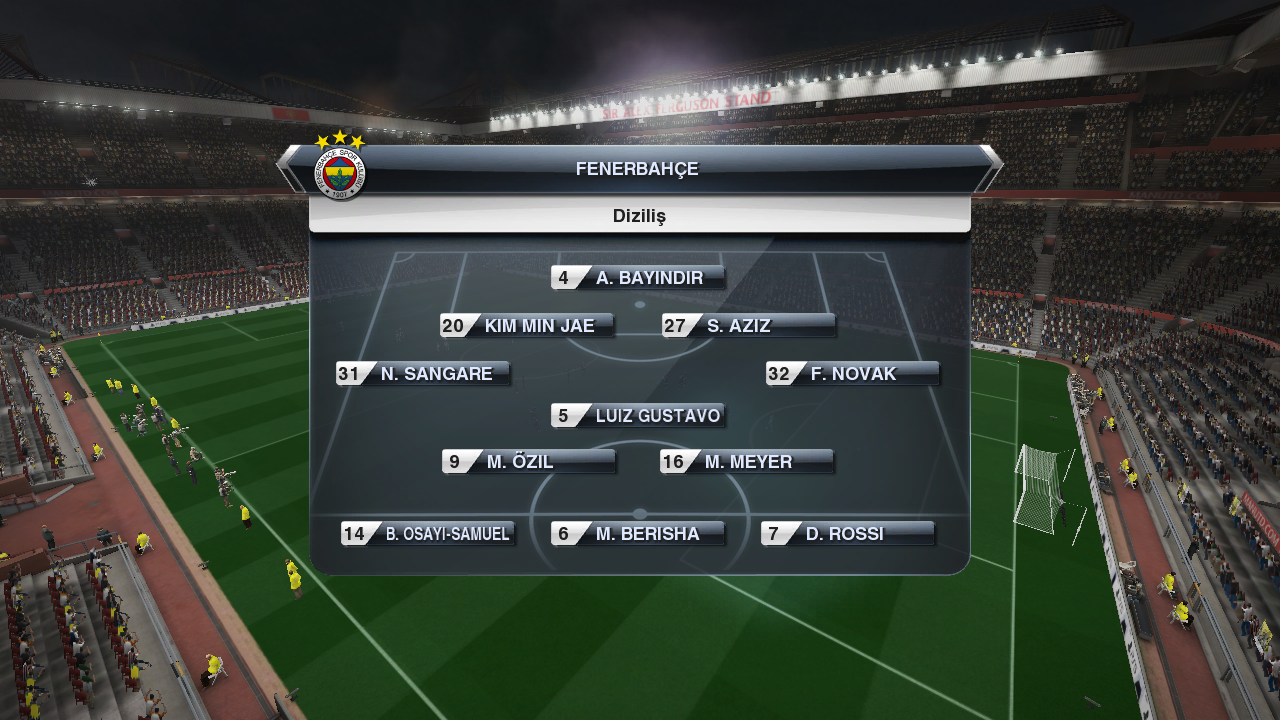Choose Luiz Gustavo in the formation
The width and height of the screenshot is (1280, 720).
point(638,416)
